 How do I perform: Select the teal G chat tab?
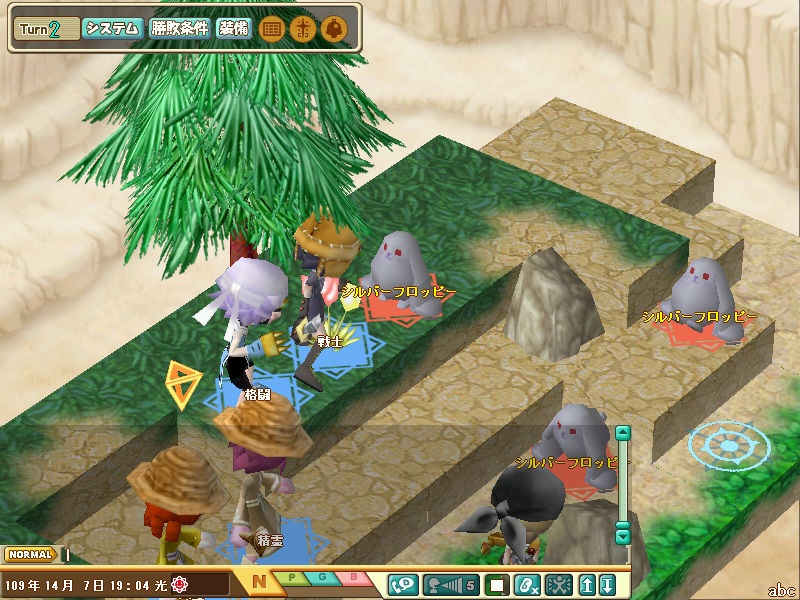322,578
